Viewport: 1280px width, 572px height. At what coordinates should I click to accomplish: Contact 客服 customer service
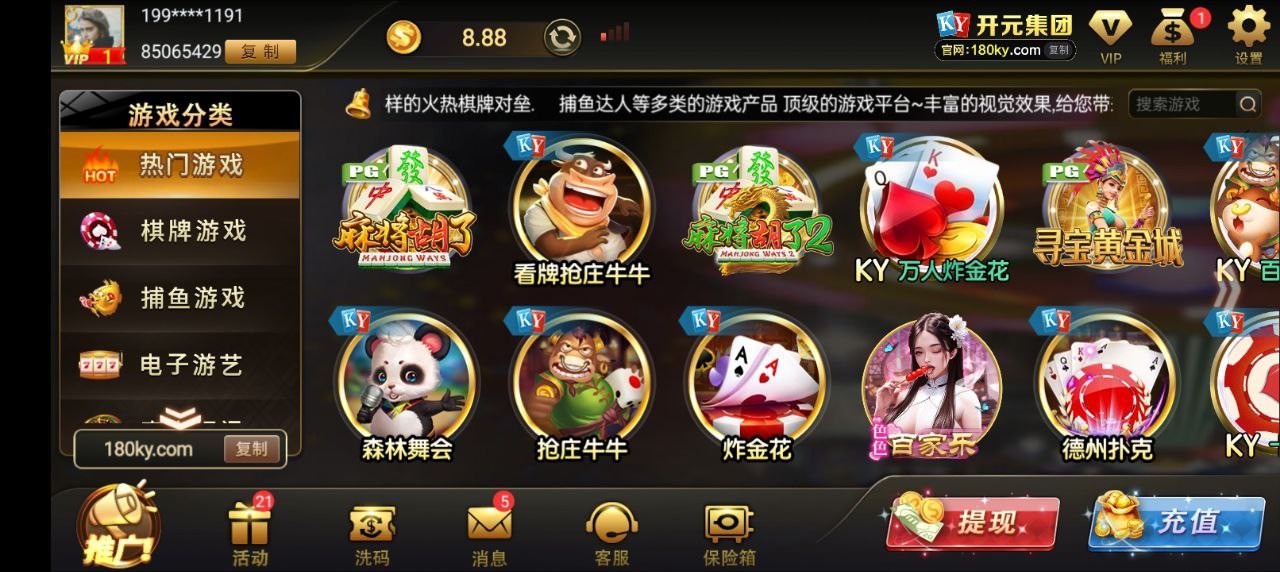[x=611, y=531]
